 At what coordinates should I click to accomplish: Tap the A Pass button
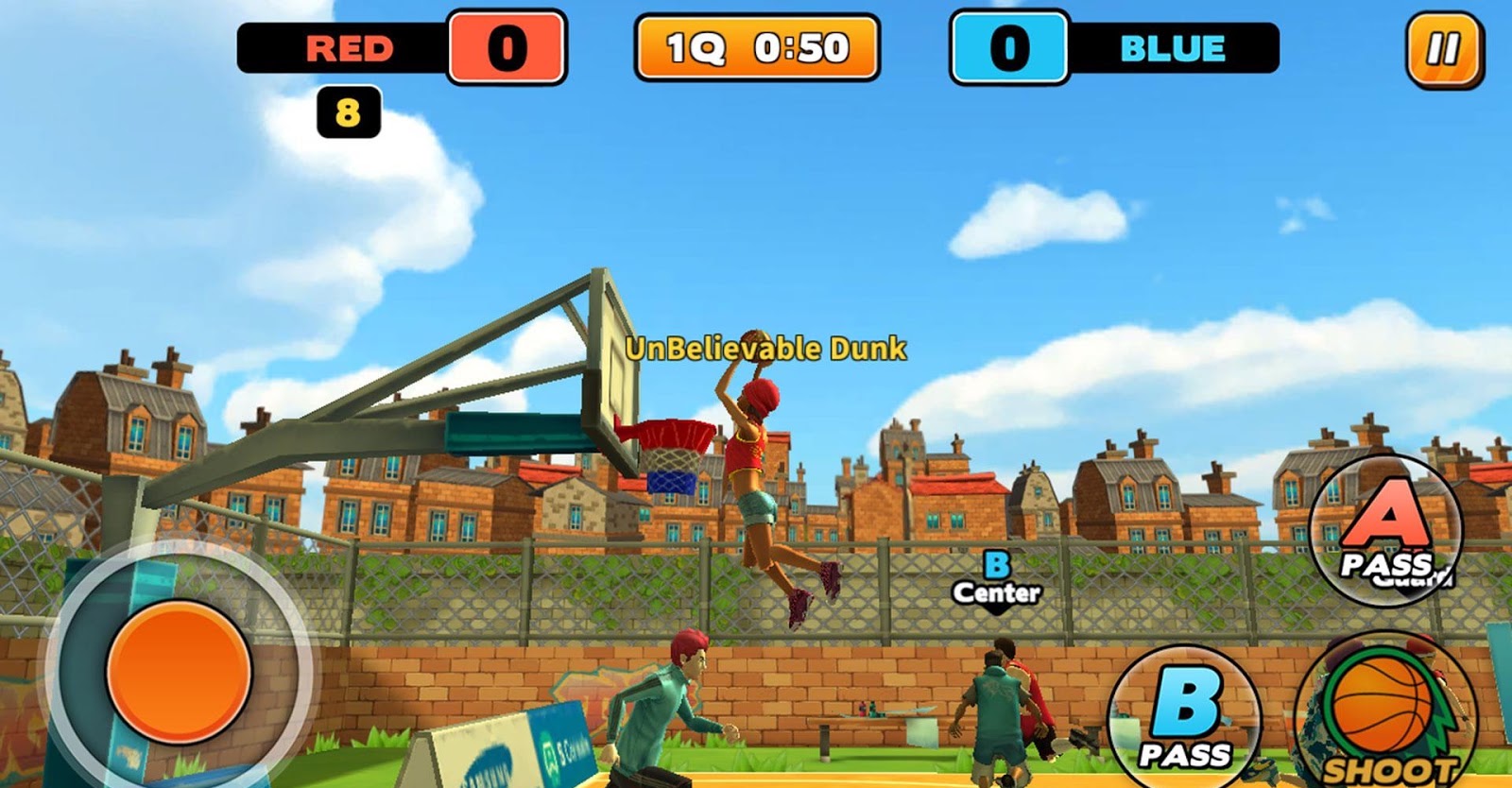[1385, 530]
